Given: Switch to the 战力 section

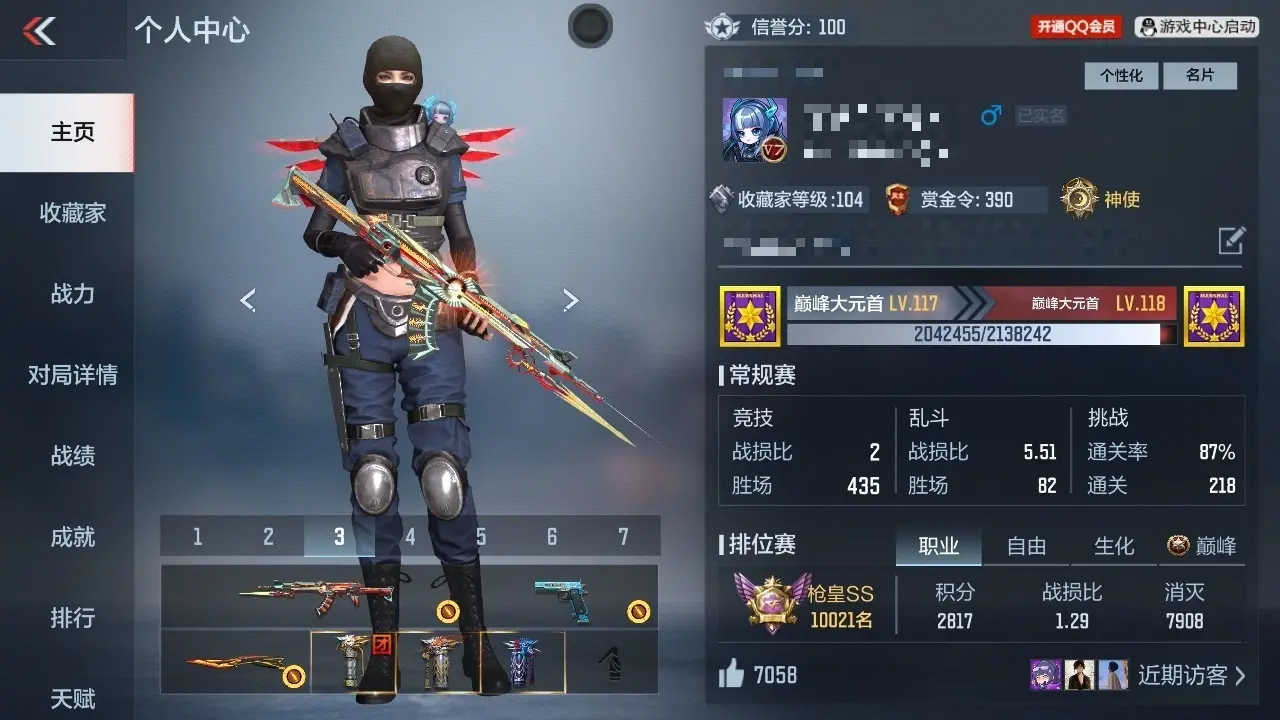Looking at the screenshot, I should tap(72, 294).
